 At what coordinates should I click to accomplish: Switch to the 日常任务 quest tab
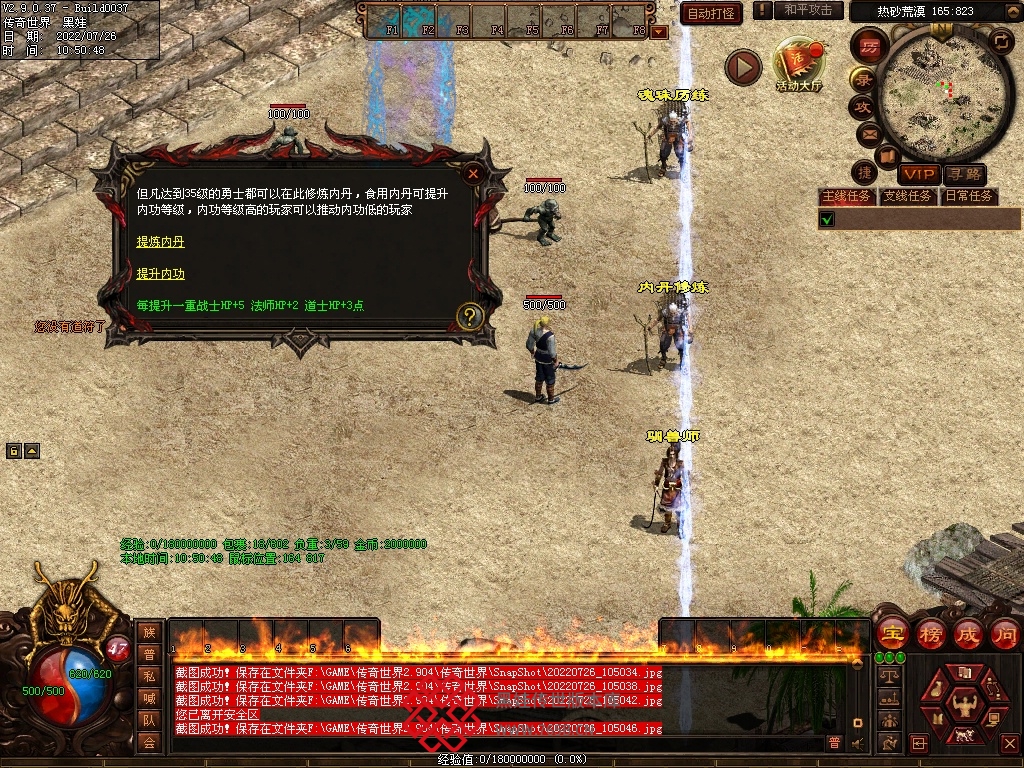(x=969, y=196)
